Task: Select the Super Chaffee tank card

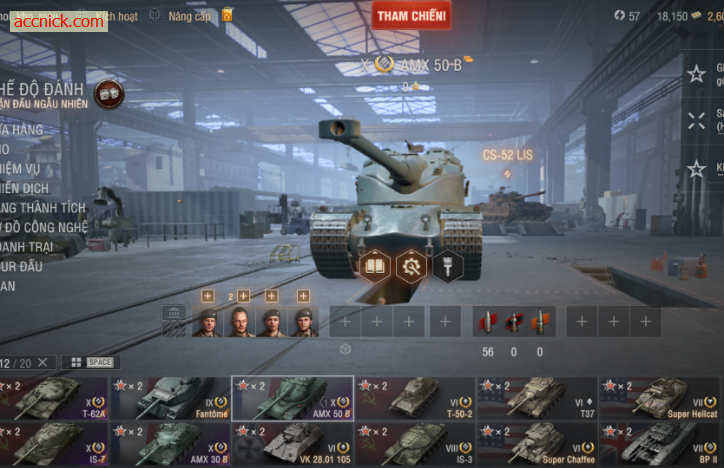Action: pos(536,443)
